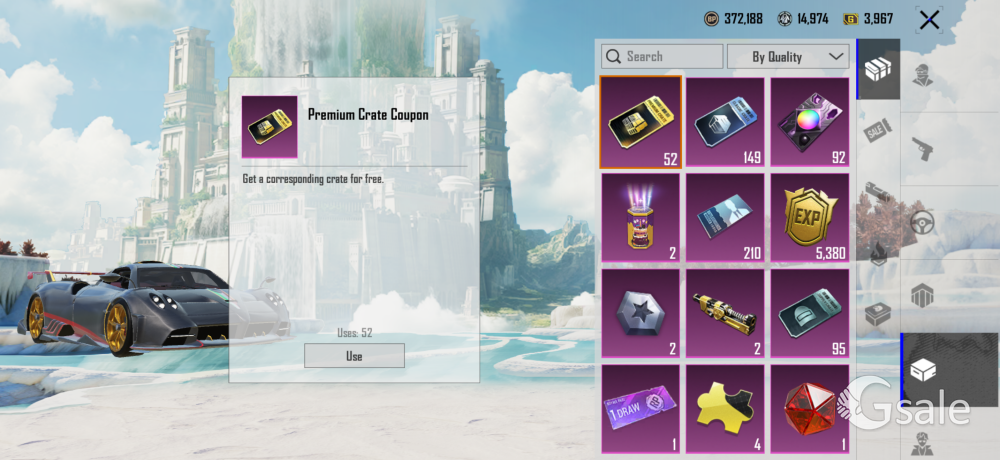1000x460 pixels.
Task: Select the glowing purple canister item
Action: [x=641, y=218]
